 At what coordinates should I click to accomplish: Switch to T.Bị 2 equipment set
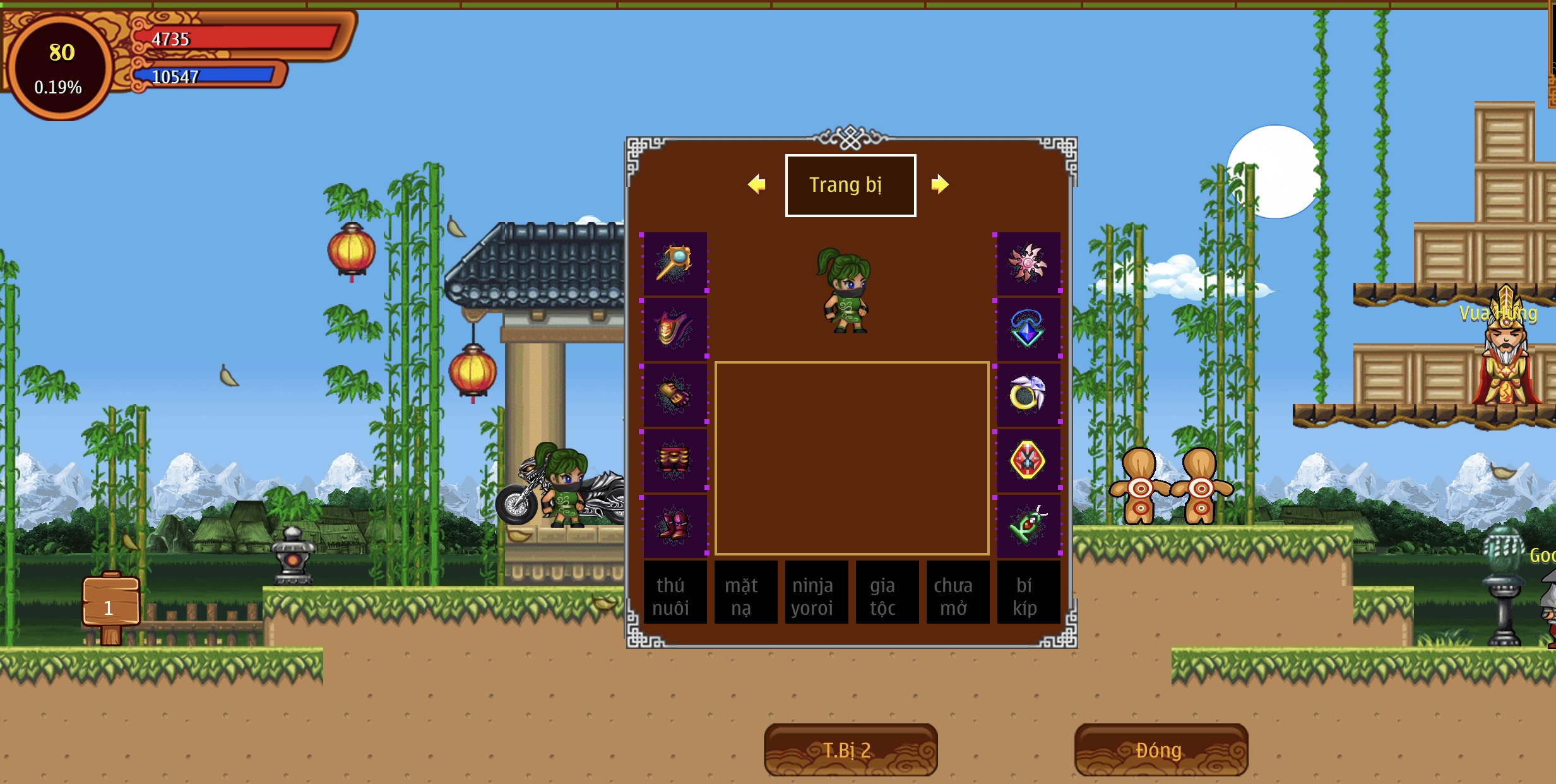850,750
